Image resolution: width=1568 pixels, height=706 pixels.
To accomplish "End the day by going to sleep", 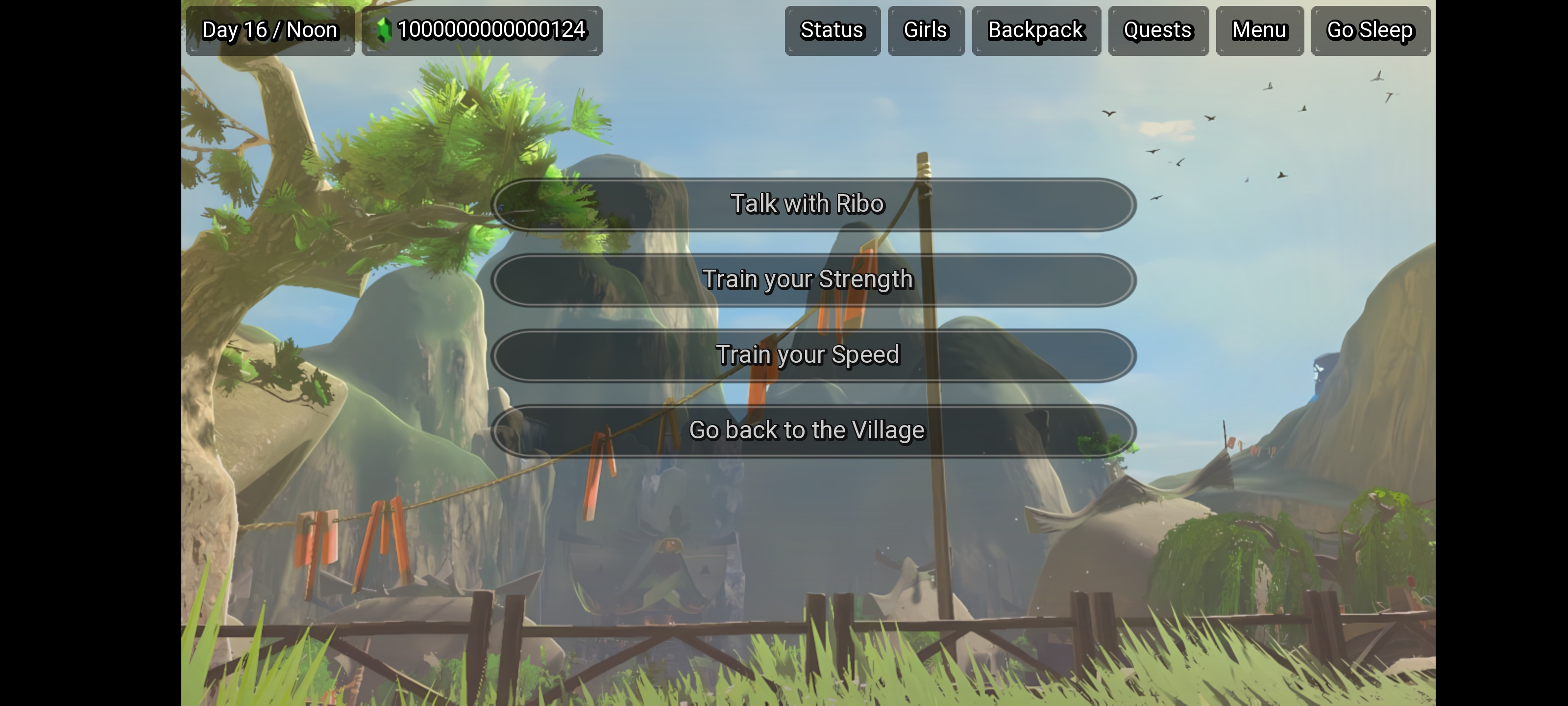I will click(x=1370, y=30).
